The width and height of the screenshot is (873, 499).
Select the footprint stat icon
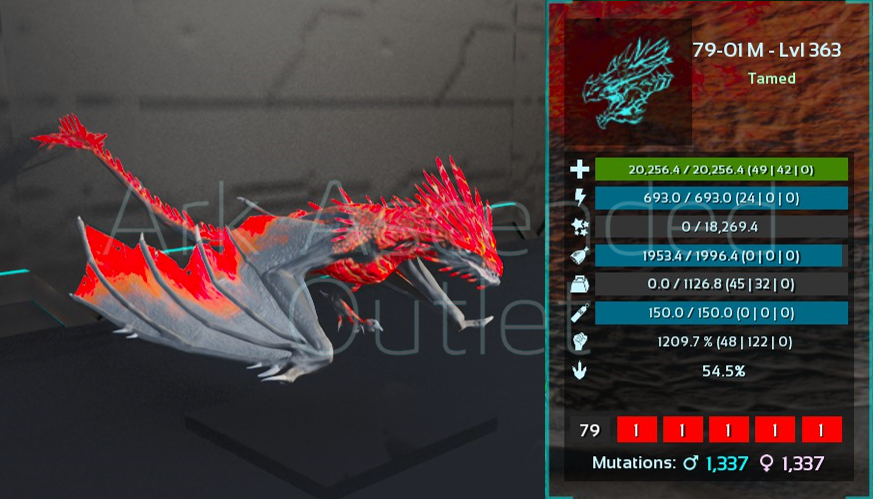[580, 371]
